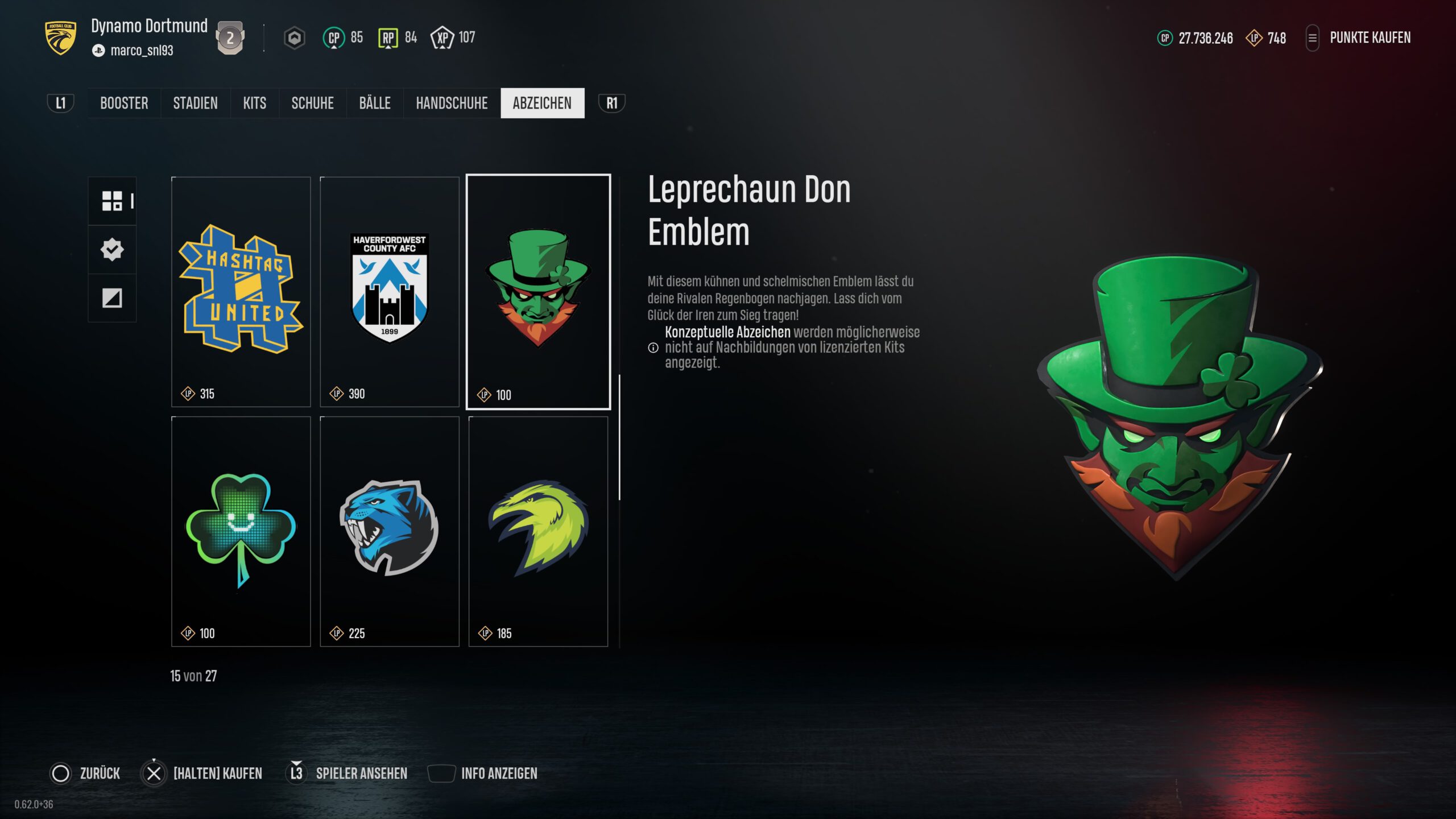This screenshot has height=819, width=1456.
Task: Choose the Hashtag United badge
Action: pos(241,291)
